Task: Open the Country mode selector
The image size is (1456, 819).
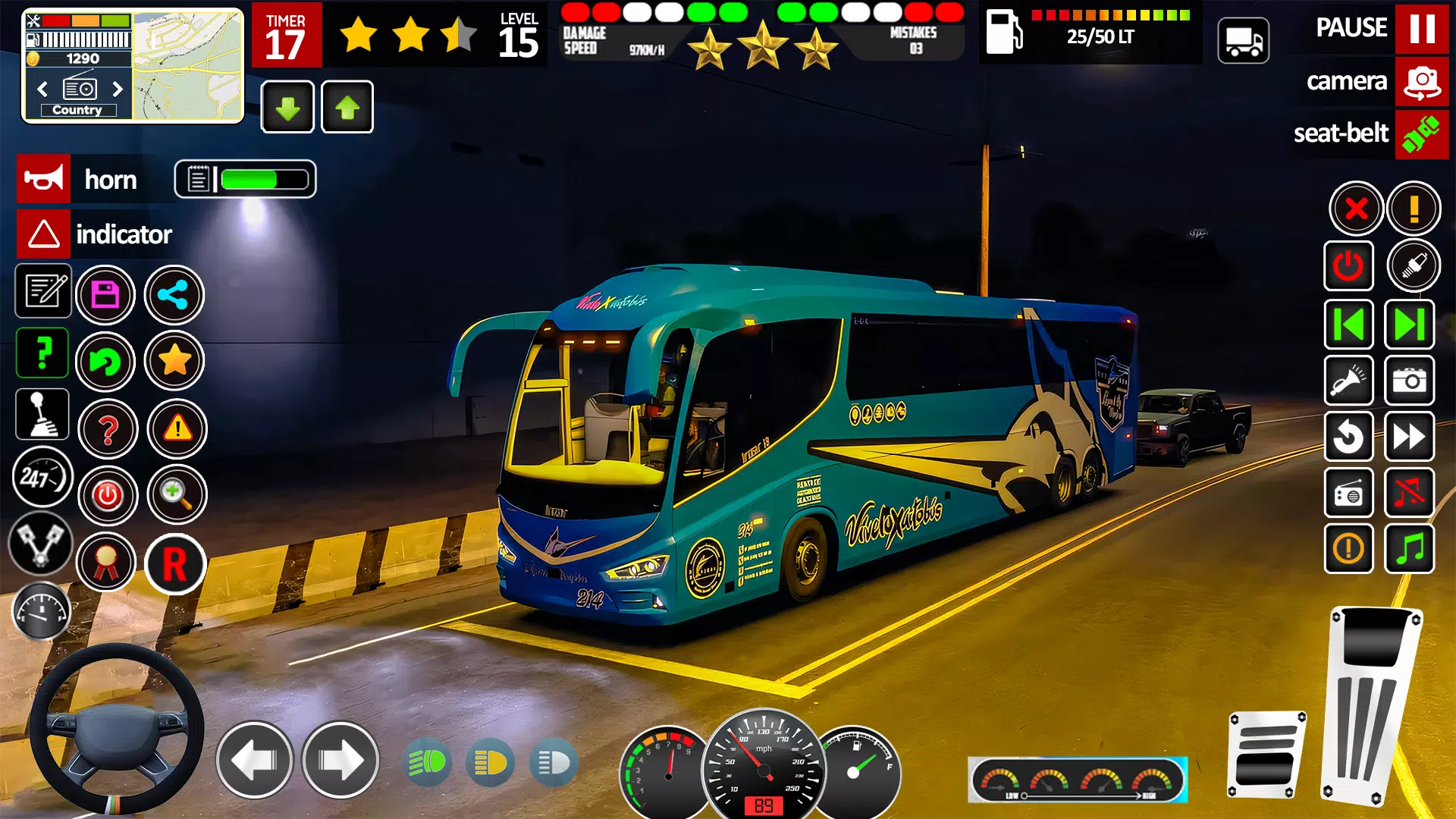Action: pos(77,109)
